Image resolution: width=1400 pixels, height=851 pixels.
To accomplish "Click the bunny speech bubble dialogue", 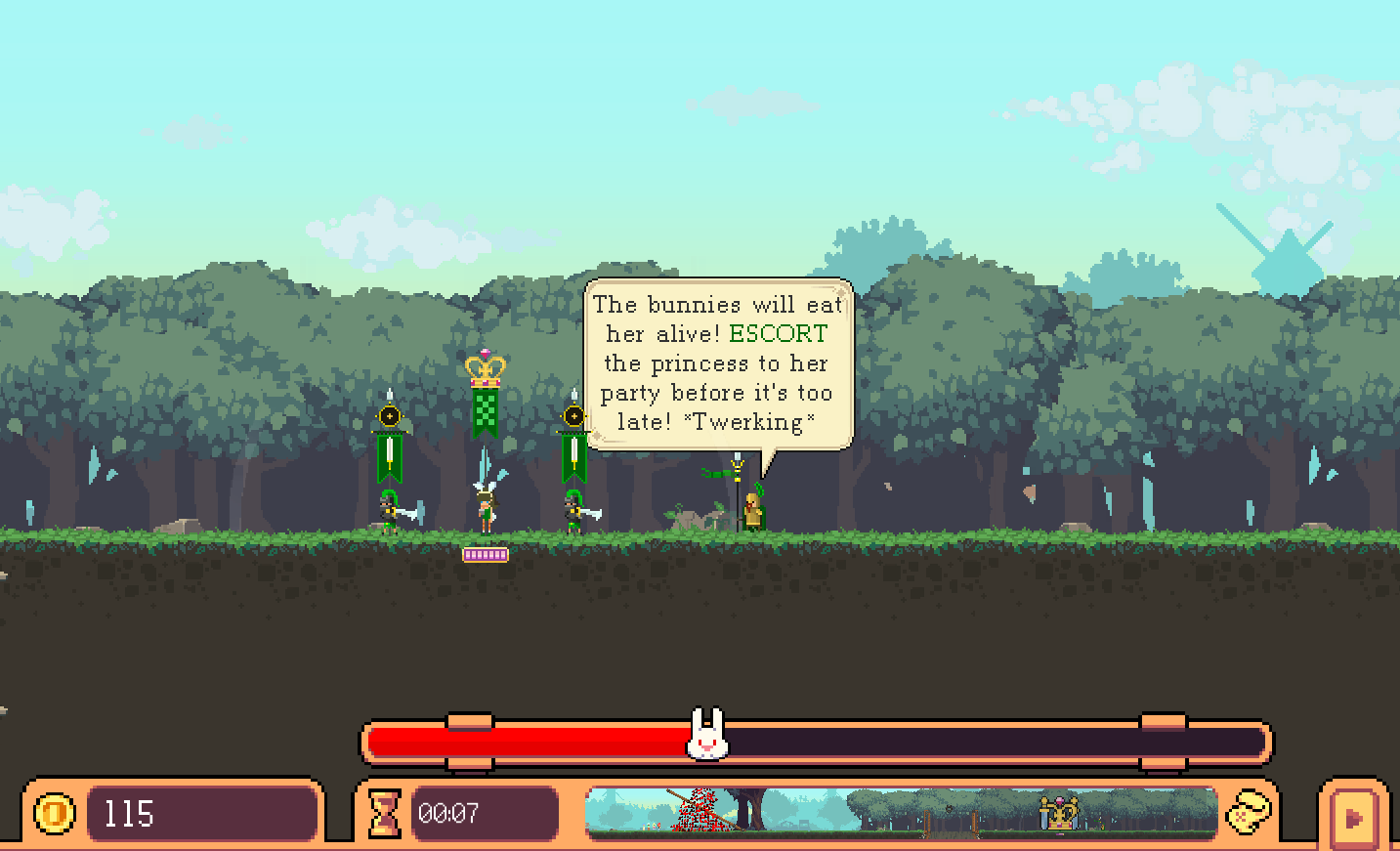I will 718,363.
